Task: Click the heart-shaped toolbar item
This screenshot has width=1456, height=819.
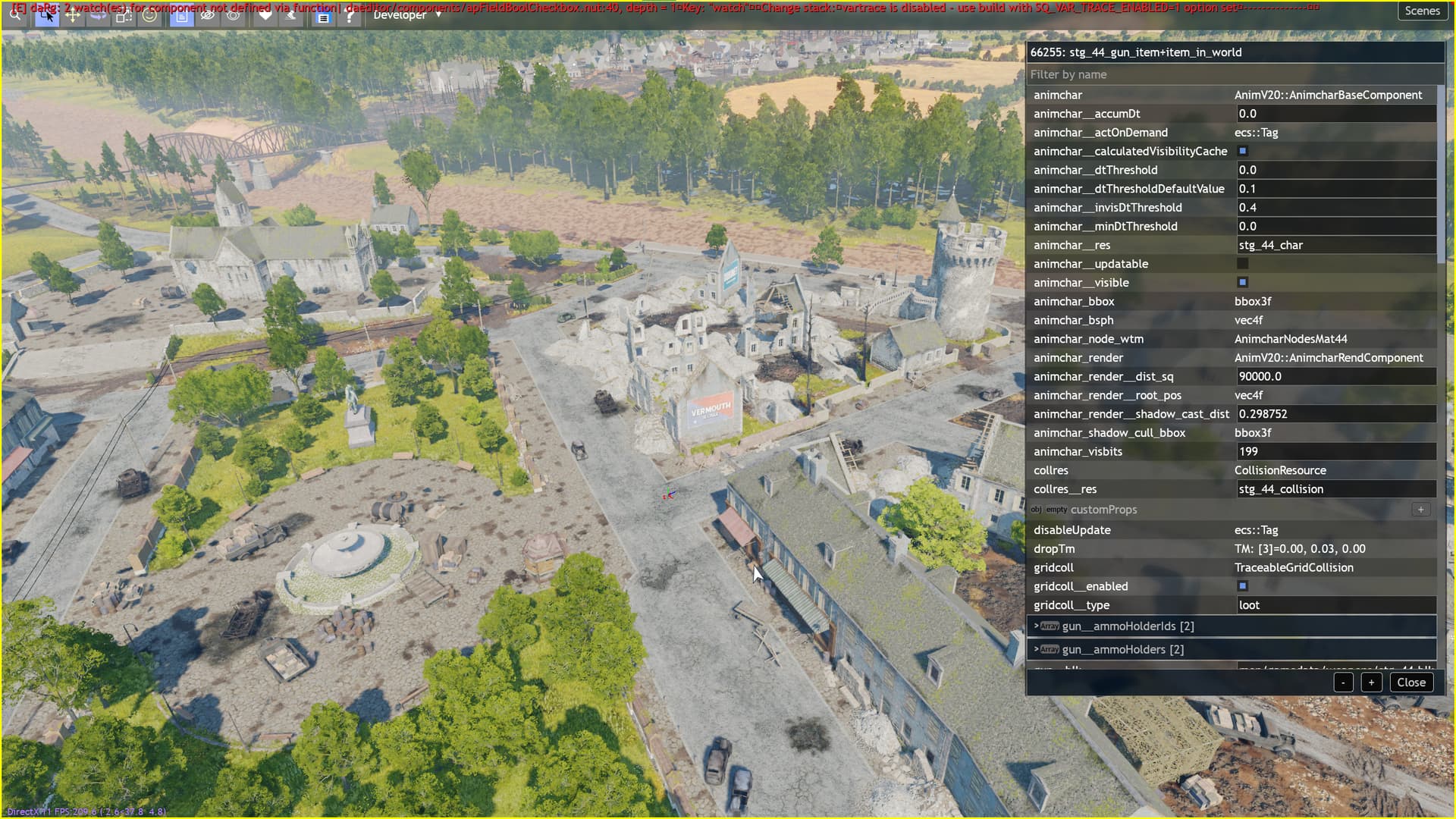Action: coord(265,15)
